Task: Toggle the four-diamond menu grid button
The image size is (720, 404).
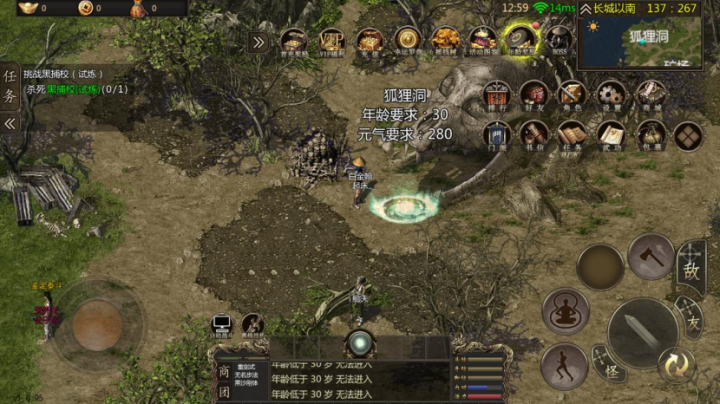Action: click(688, 135)
